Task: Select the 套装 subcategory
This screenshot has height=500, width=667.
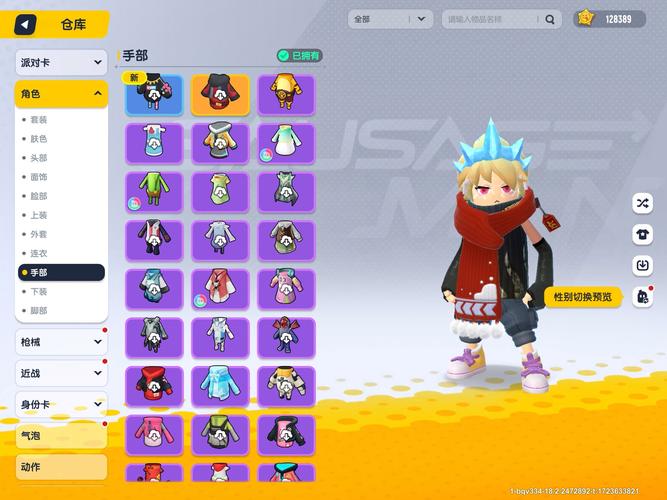Action: click(x=38, y=120)
